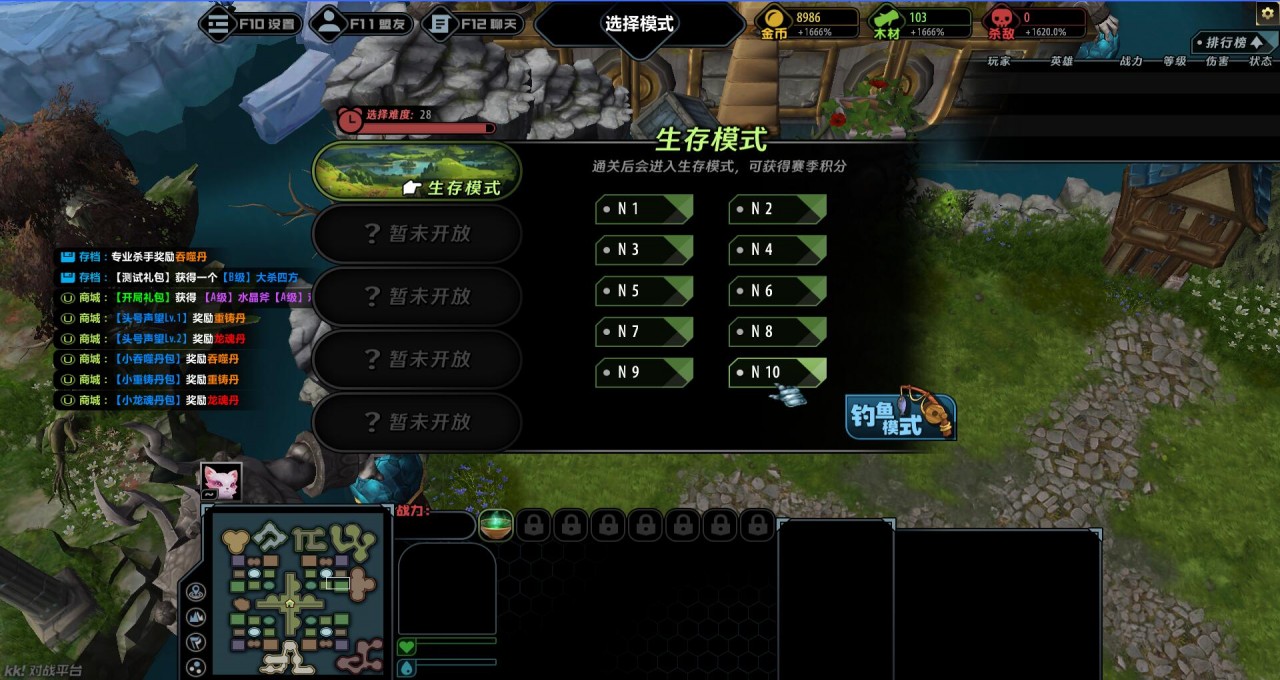Select difficulty N6
1280x680 pixels.
point(777,291)
